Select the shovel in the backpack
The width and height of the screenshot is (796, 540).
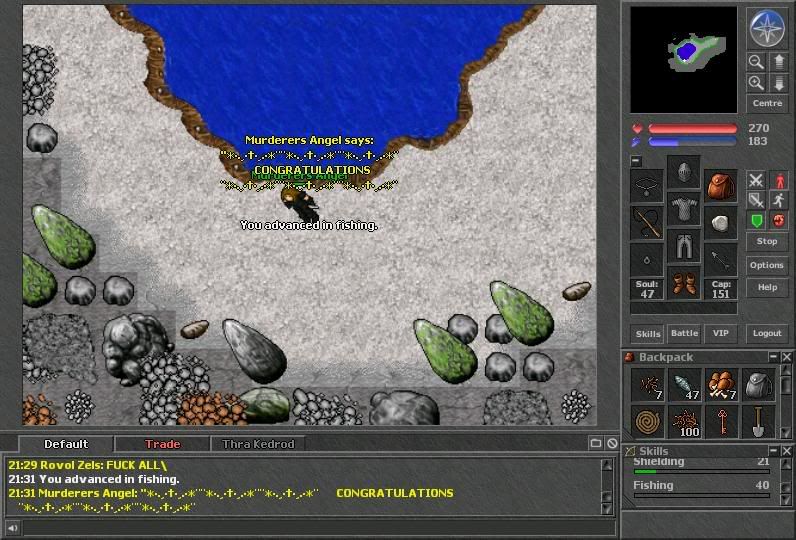coord(757,421)
